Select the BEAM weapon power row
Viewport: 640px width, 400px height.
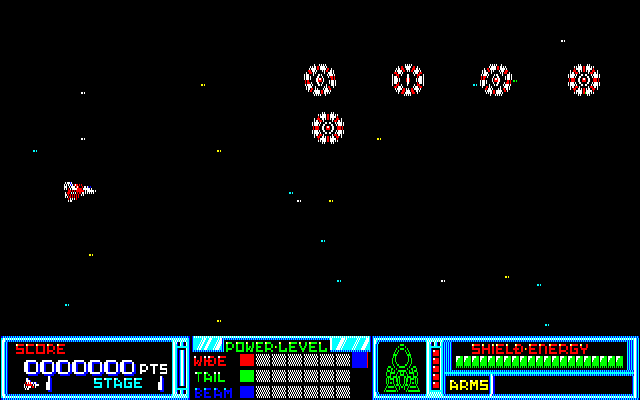(280, 391)
